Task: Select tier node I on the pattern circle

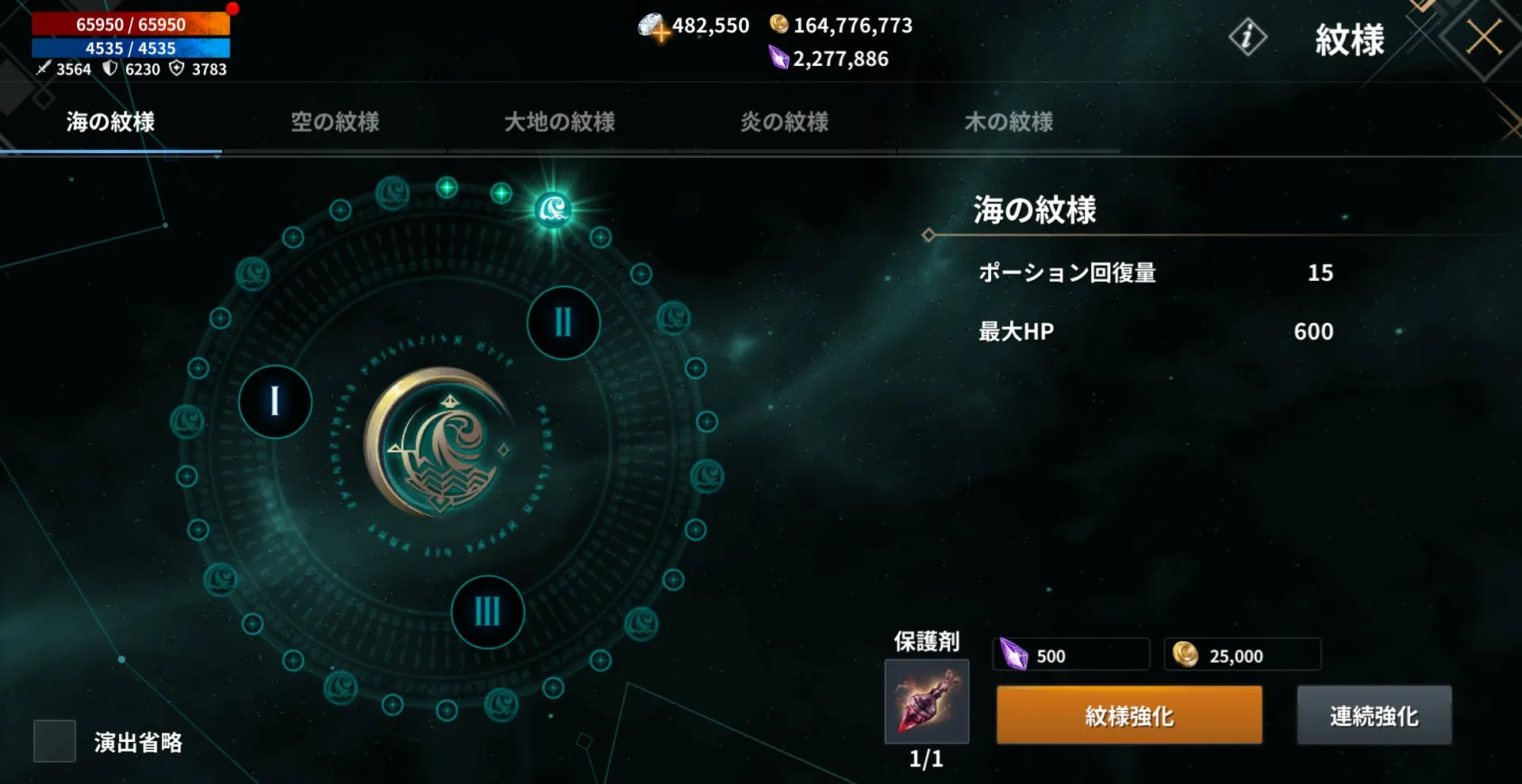Action: point(274,402)
